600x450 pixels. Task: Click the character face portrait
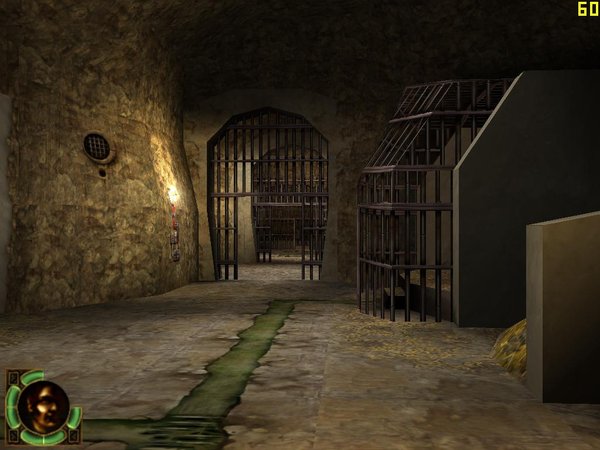[x=44, y=407]
